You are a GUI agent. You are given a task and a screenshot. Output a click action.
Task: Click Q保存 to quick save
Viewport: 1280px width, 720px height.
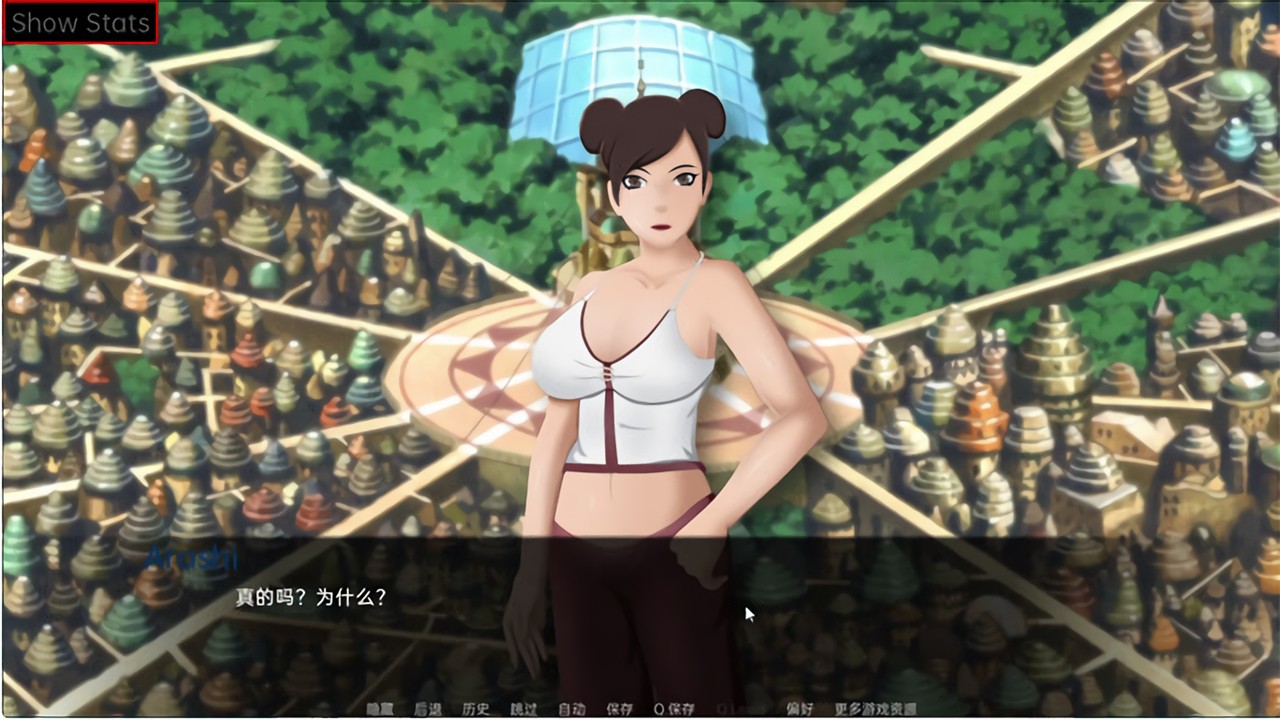674,709
